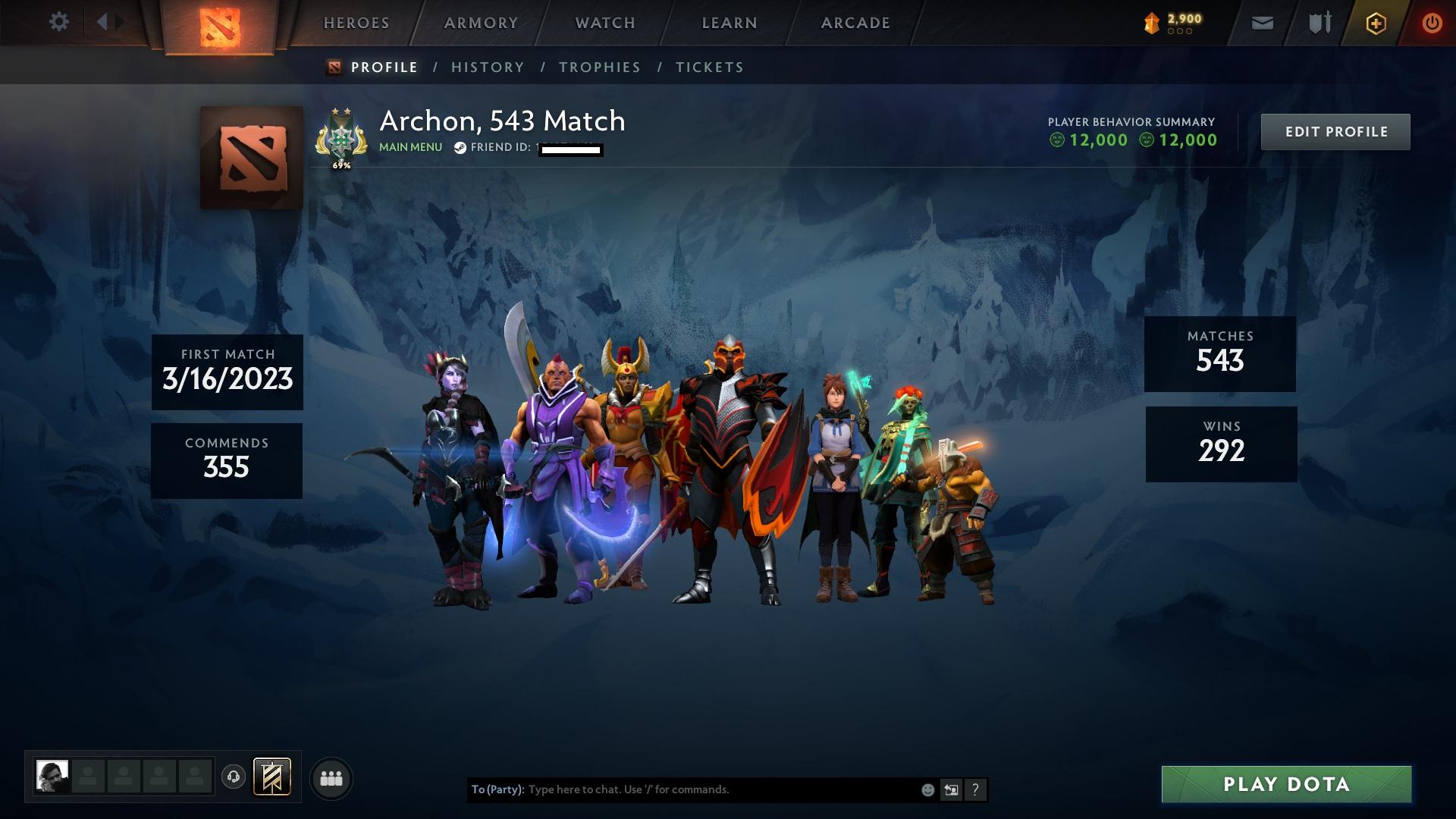
Task: Open the friends list icon
Action: (x=331, y=777)
